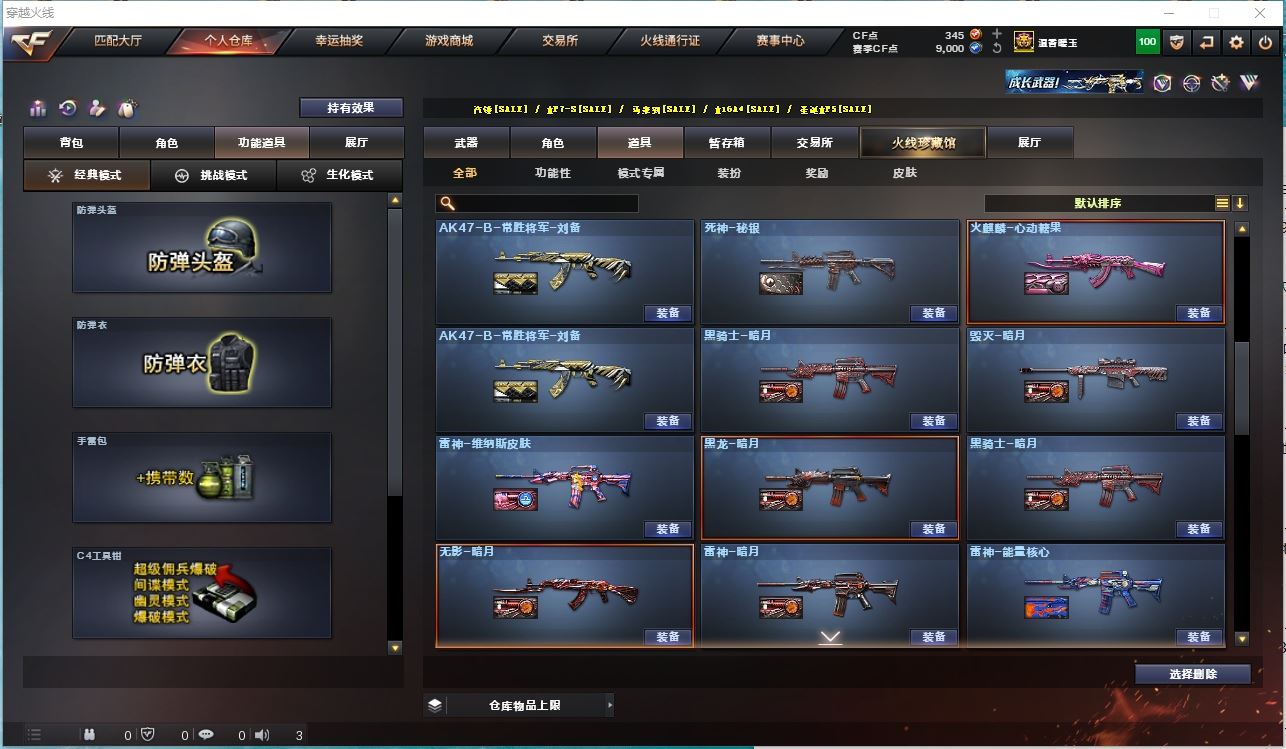The image size is (1286, 749).
Task: Click the 持有效果 owned effects button
Action: [350, 108]
